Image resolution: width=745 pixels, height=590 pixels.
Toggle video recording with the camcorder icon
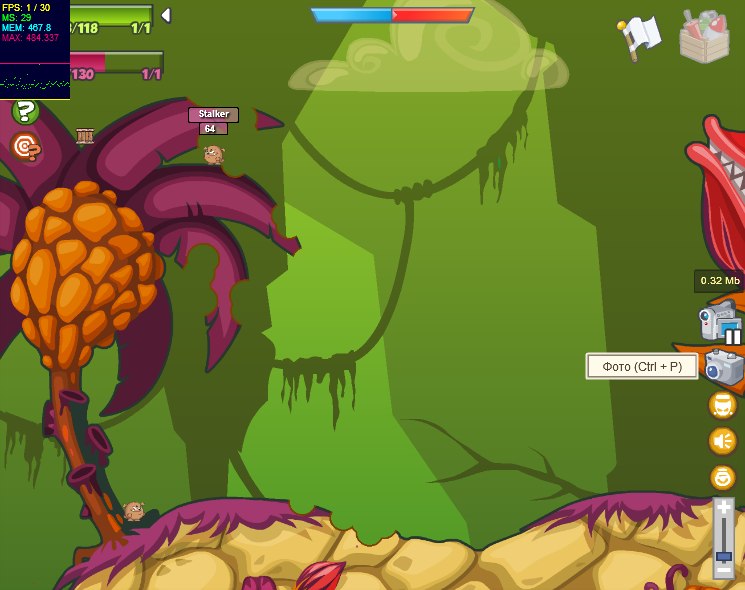coord(720,322)
